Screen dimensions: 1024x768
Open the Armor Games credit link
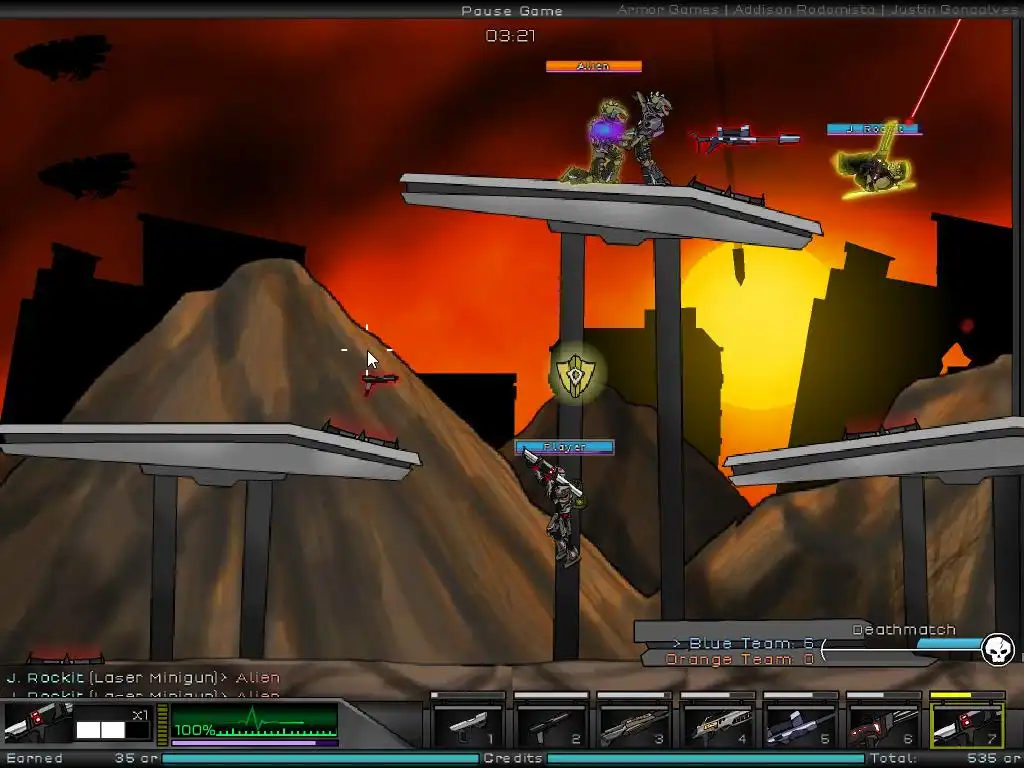(x=668, y=10)
